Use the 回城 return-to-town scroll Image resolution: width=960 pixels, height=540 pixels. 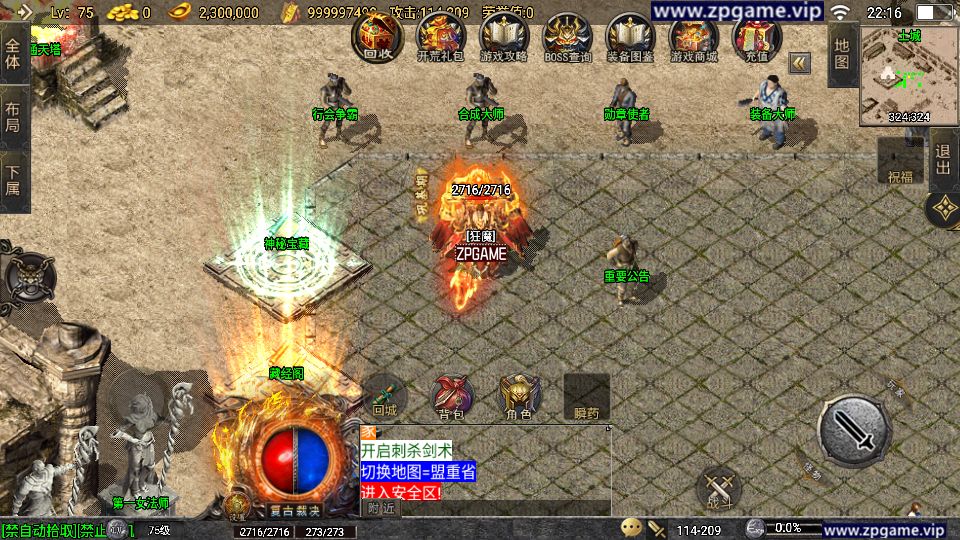[385, 395]
